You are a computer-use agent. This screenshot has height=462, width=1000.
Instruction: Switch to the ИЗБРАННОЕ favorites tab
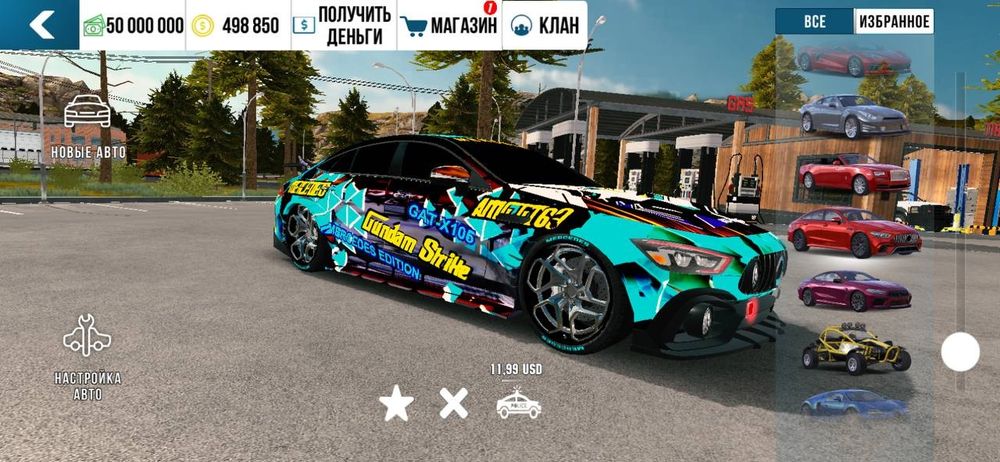click(x=893, y=21)
